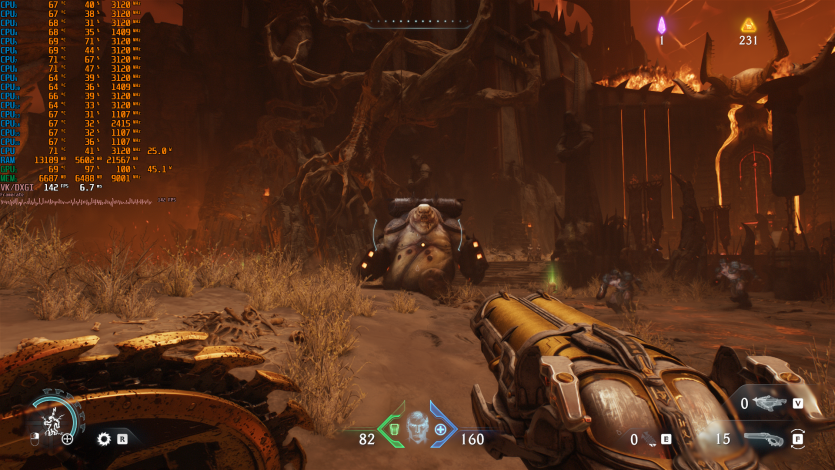Select the grenade equipment icon
The height and width of the screenshot is (470, 835).
(651, 439)
